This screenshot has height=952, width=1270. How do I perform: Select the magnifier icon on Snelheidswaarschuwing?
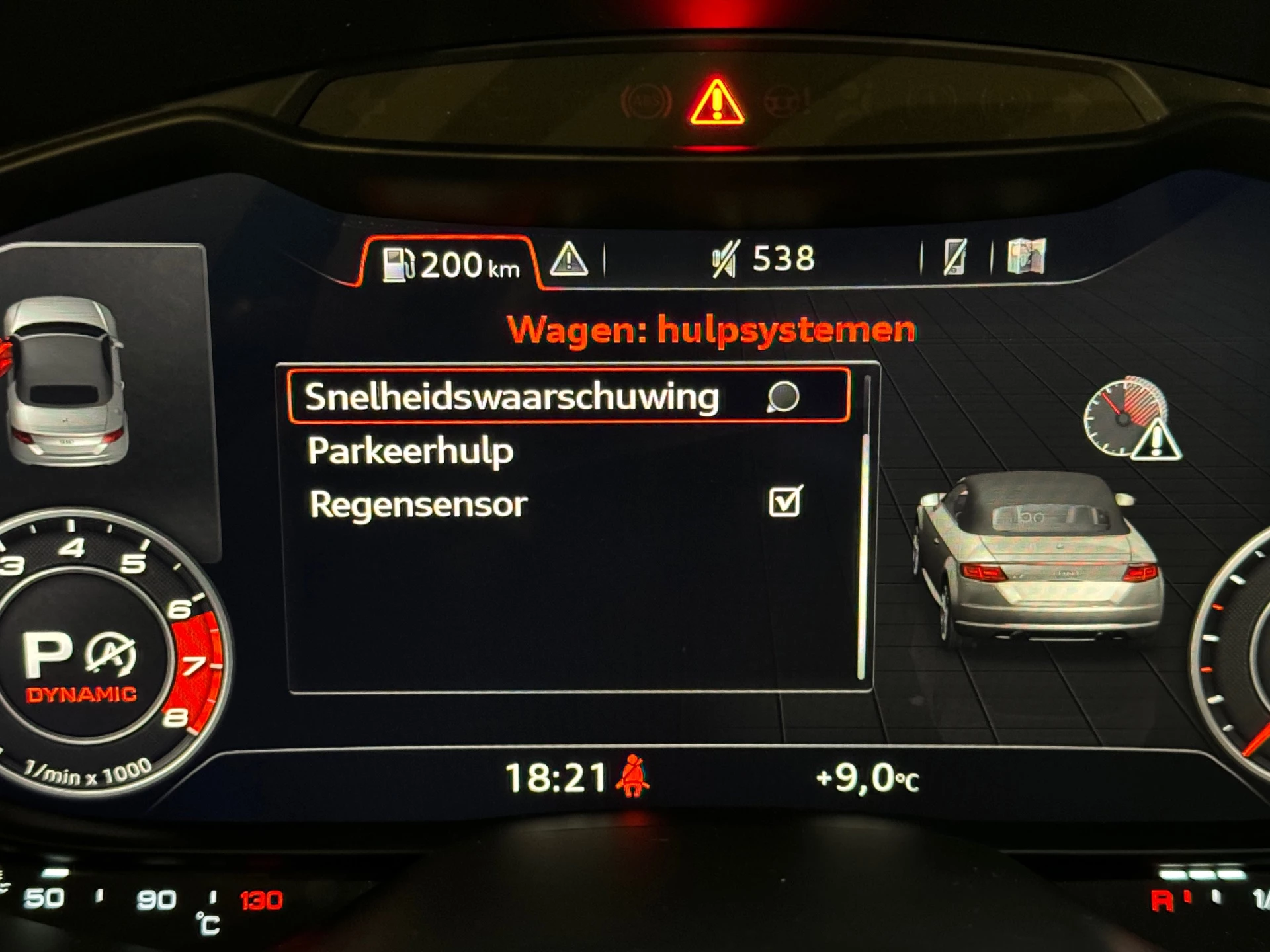click(784, 398)
